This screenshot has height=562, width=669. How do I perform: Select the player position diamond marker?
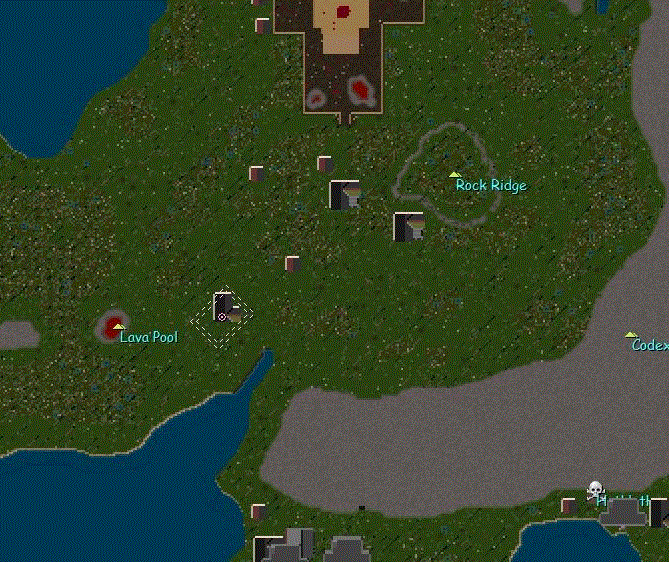[x=222, y=316]
